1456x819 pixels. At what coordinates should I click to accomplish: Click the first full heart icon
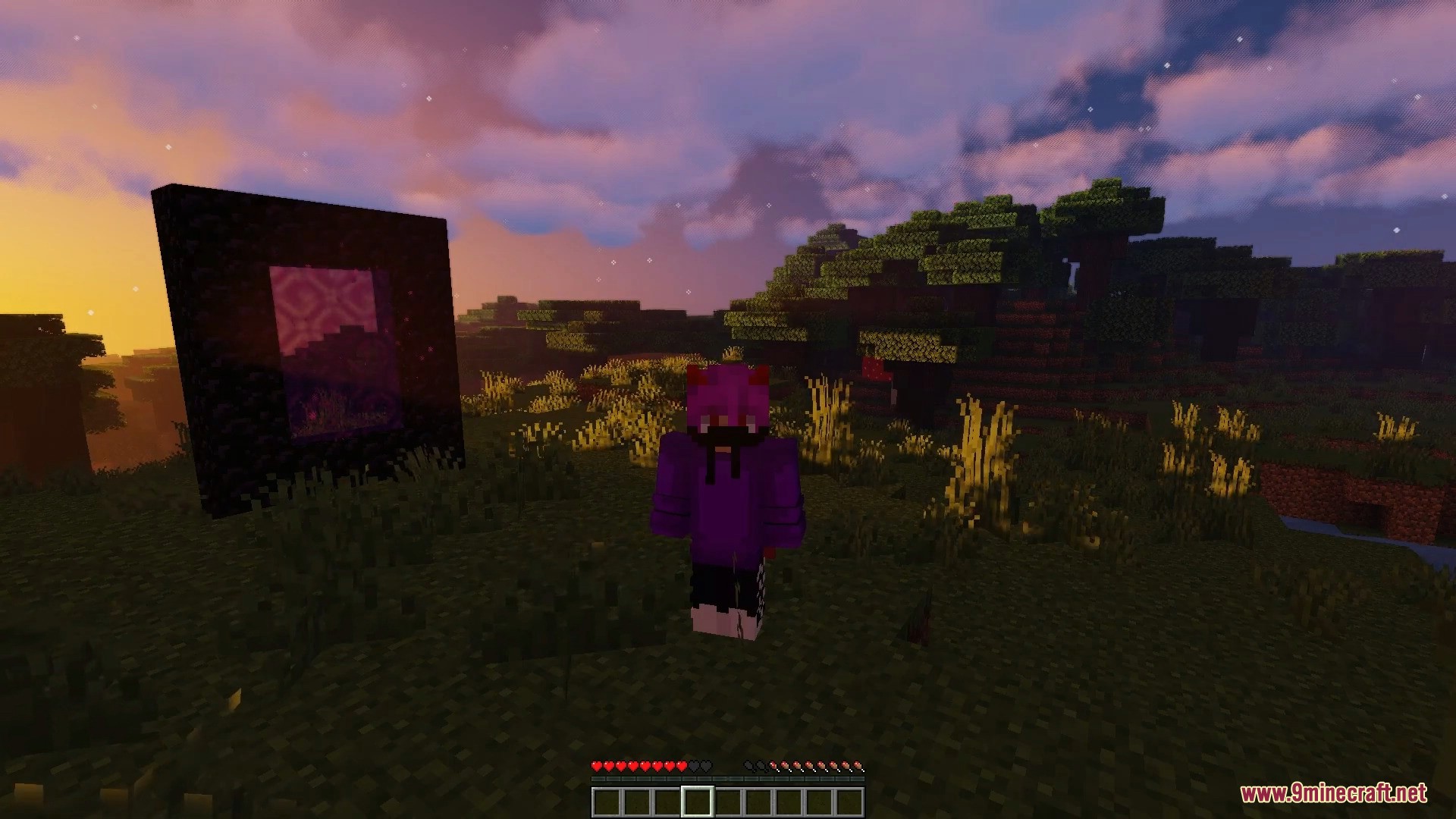(x=597, y=765)
